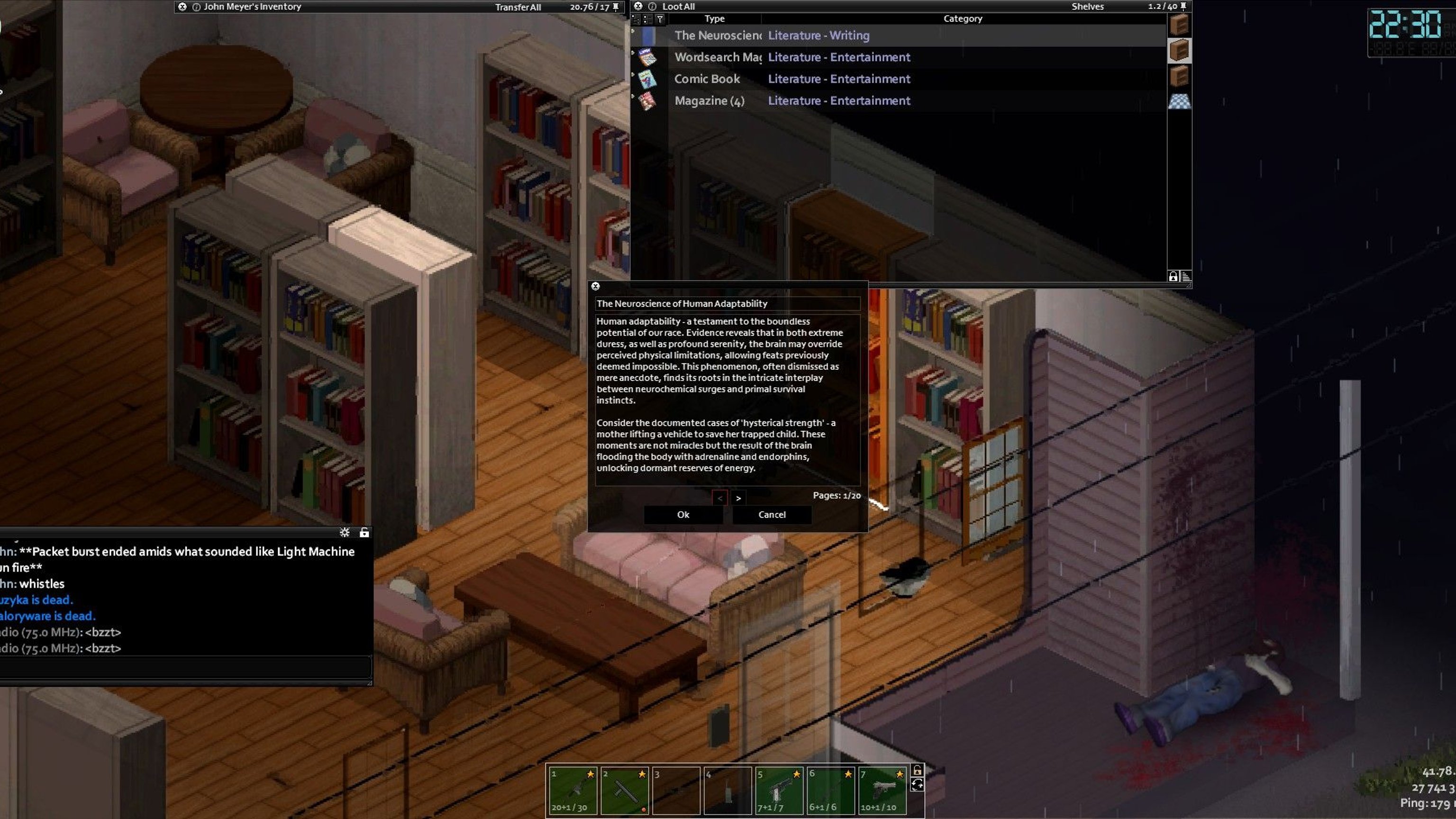Screen dimensions: 1456x819
Task: Open the floor container tile
Action: 1179,102
